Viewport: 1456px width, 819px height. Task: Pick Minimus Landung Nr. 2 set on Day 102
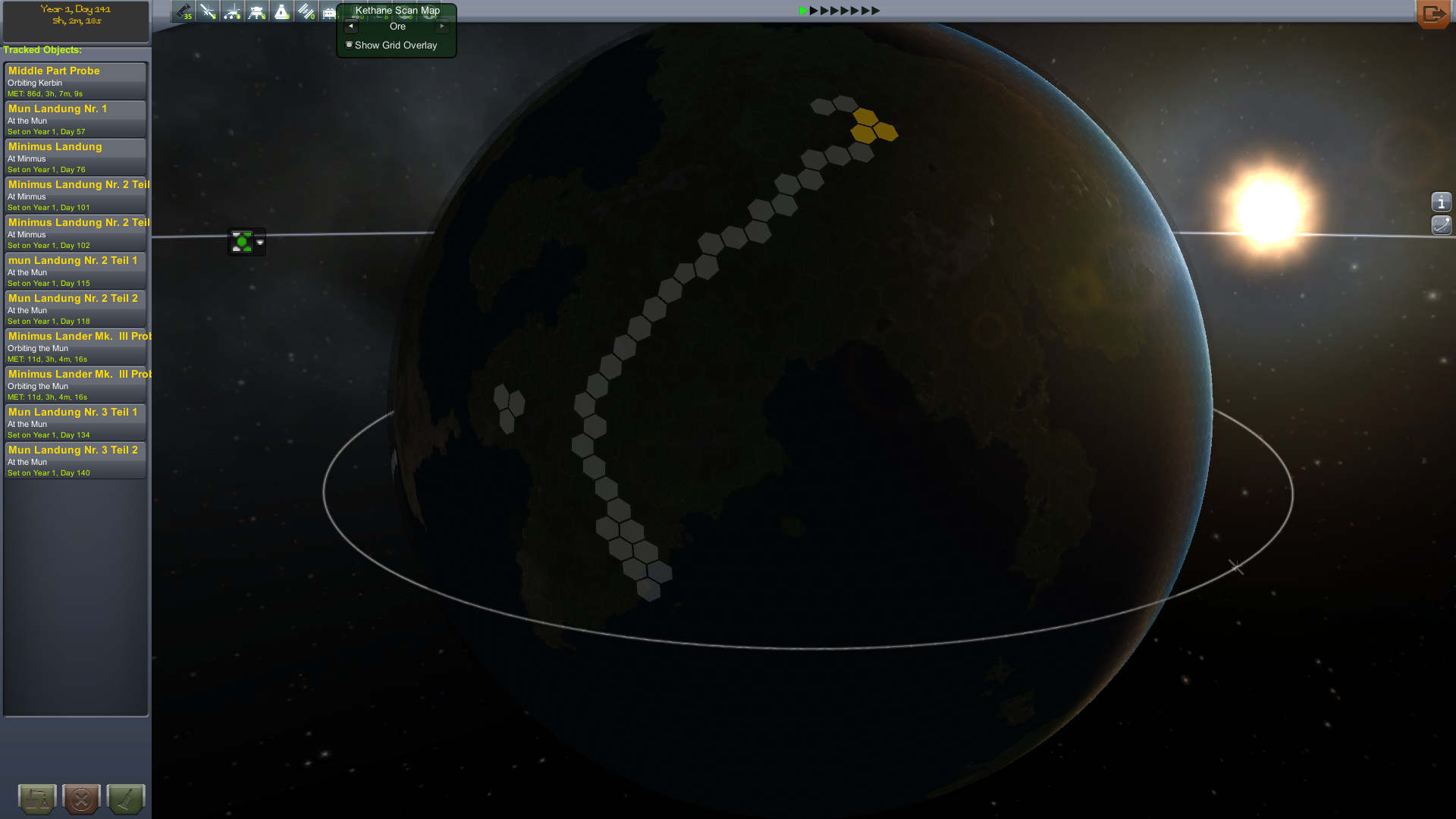tap(75, 233)
